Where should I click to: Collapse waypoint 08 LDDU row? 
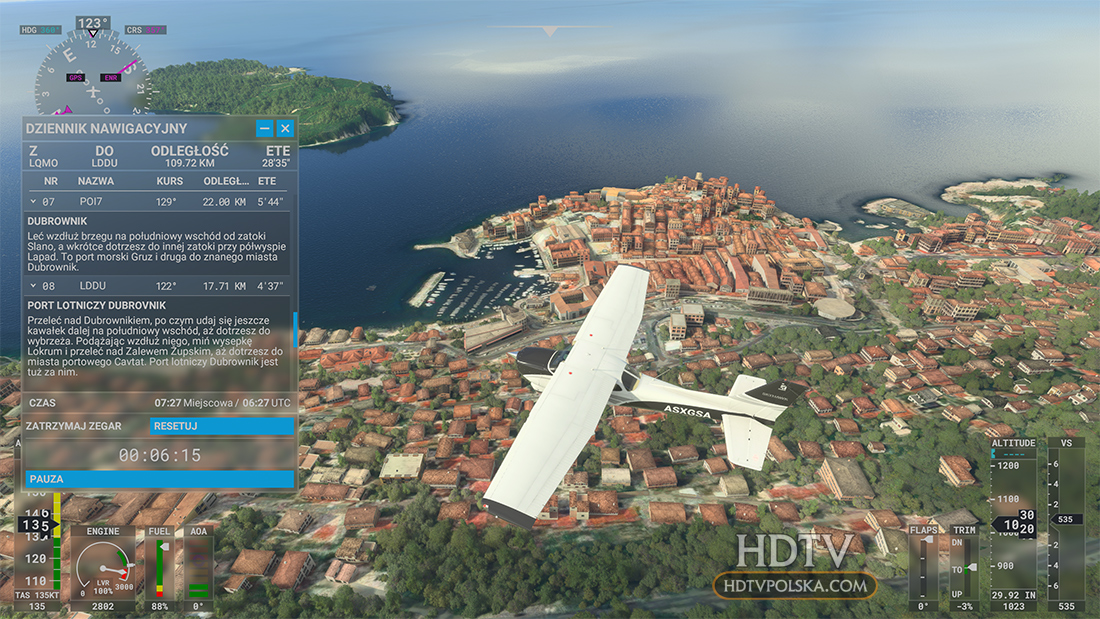coord(33,286)
